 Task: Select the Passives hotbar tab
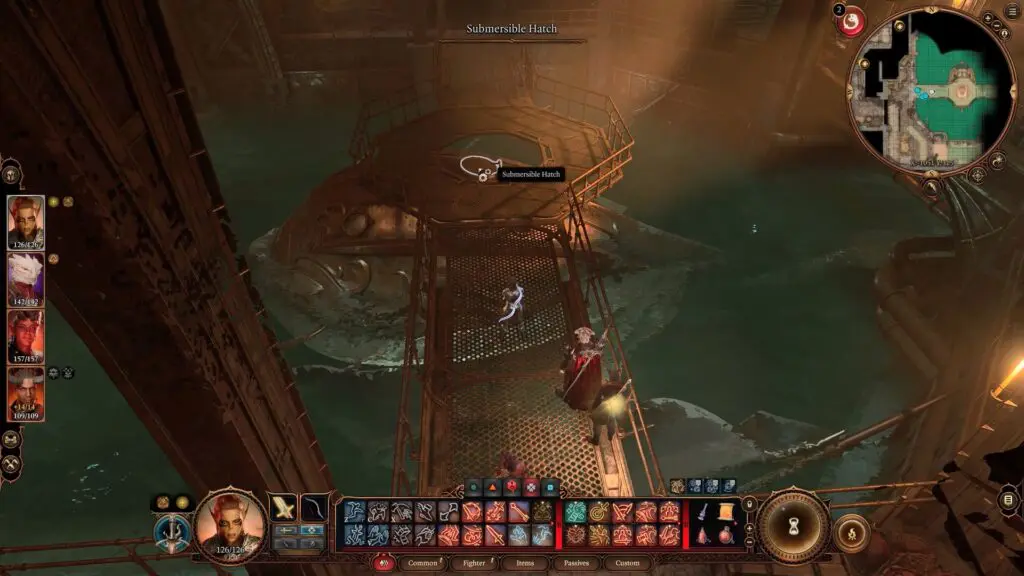click(578, 563)
